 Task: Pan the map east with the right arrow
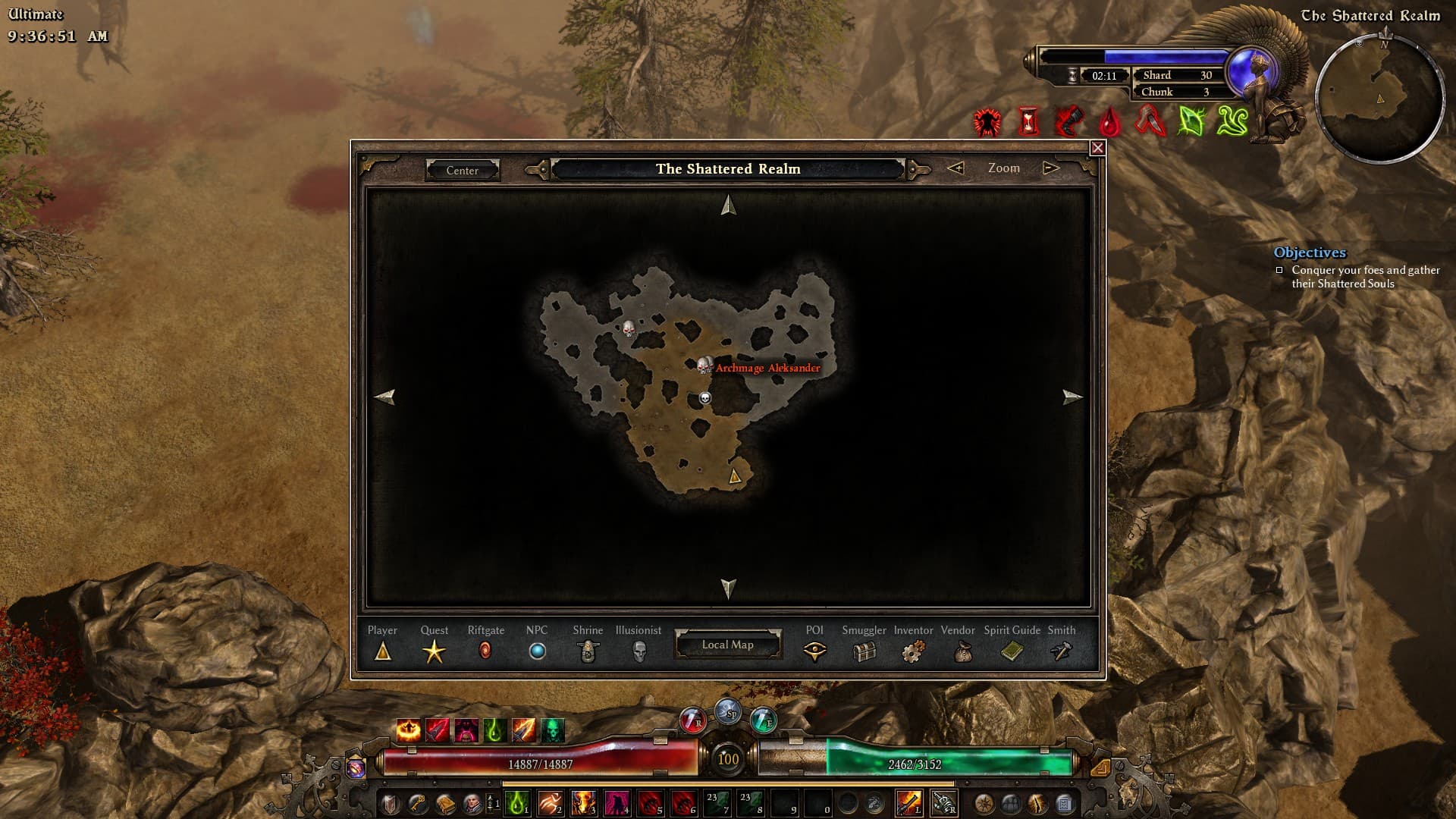tap(1072, 397)
